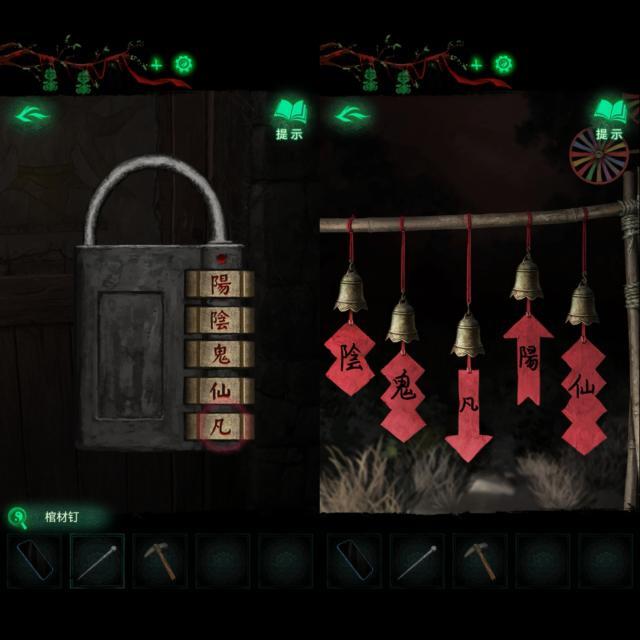Open the 提示 hint book in the bells scene
Viewport: 640px width, 640px height.
[609, 117]
